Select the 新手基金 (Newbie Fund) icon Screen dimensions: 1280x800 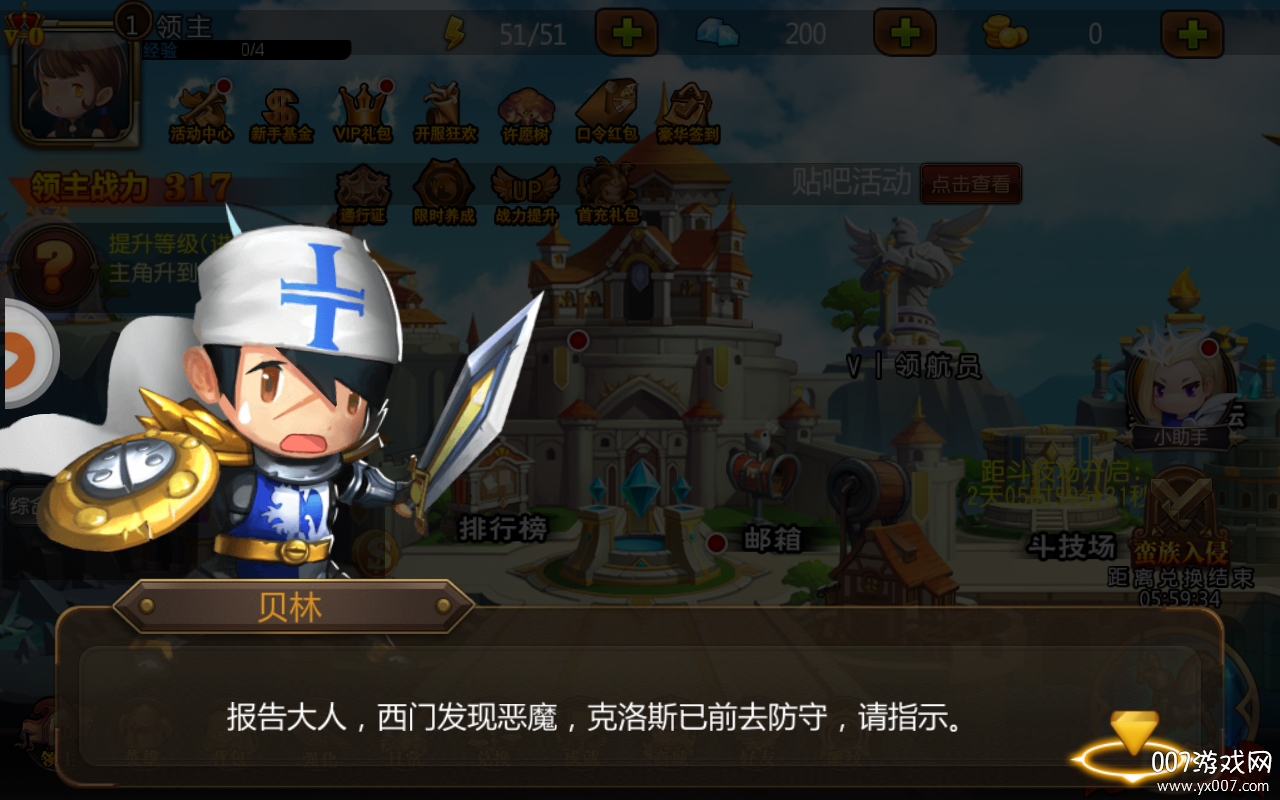tap(279, 110)
